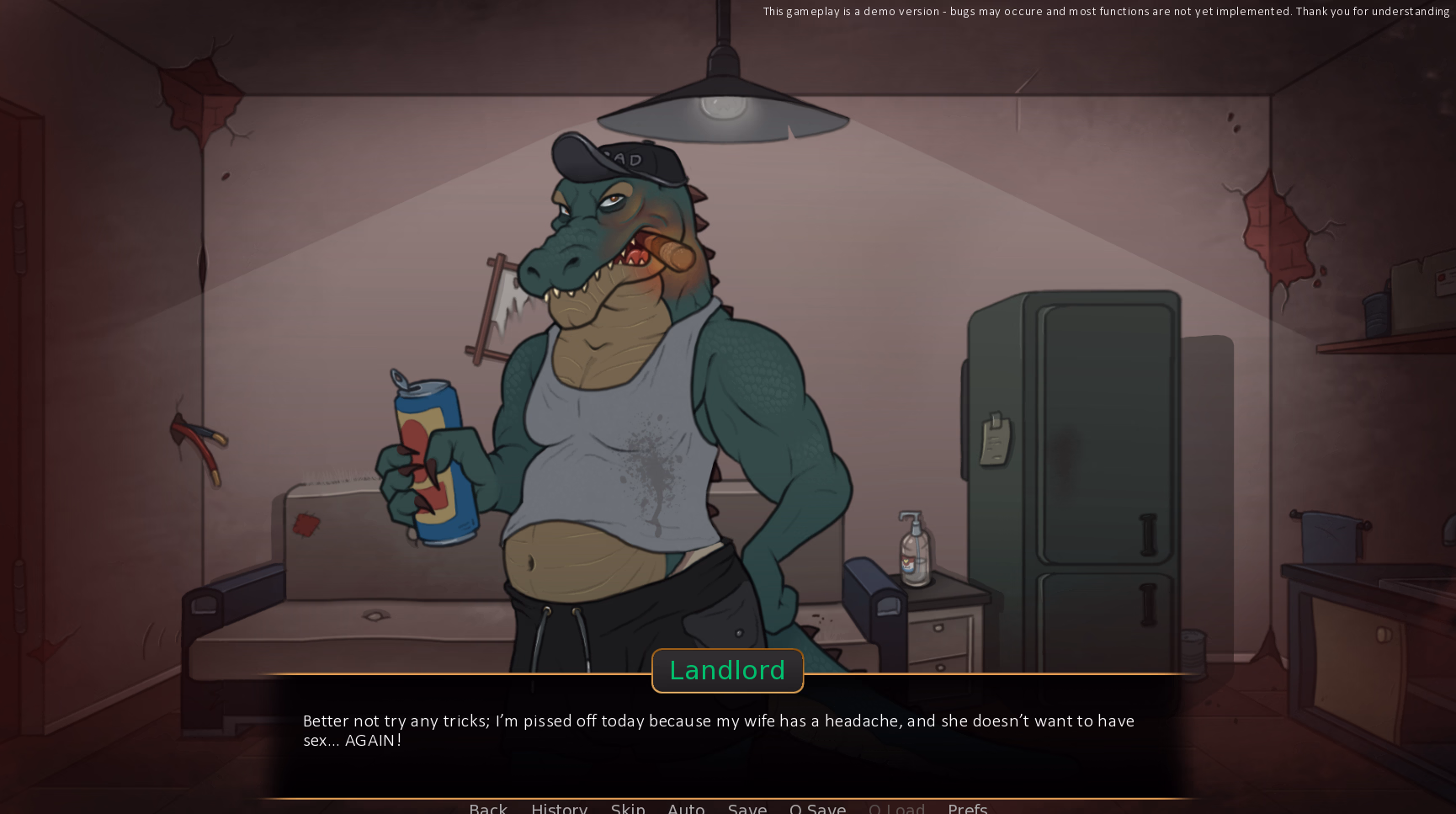The image size is (1456, 814).
Task: Click Back to rewind the dialogue
Action: [x=488, y=807]
